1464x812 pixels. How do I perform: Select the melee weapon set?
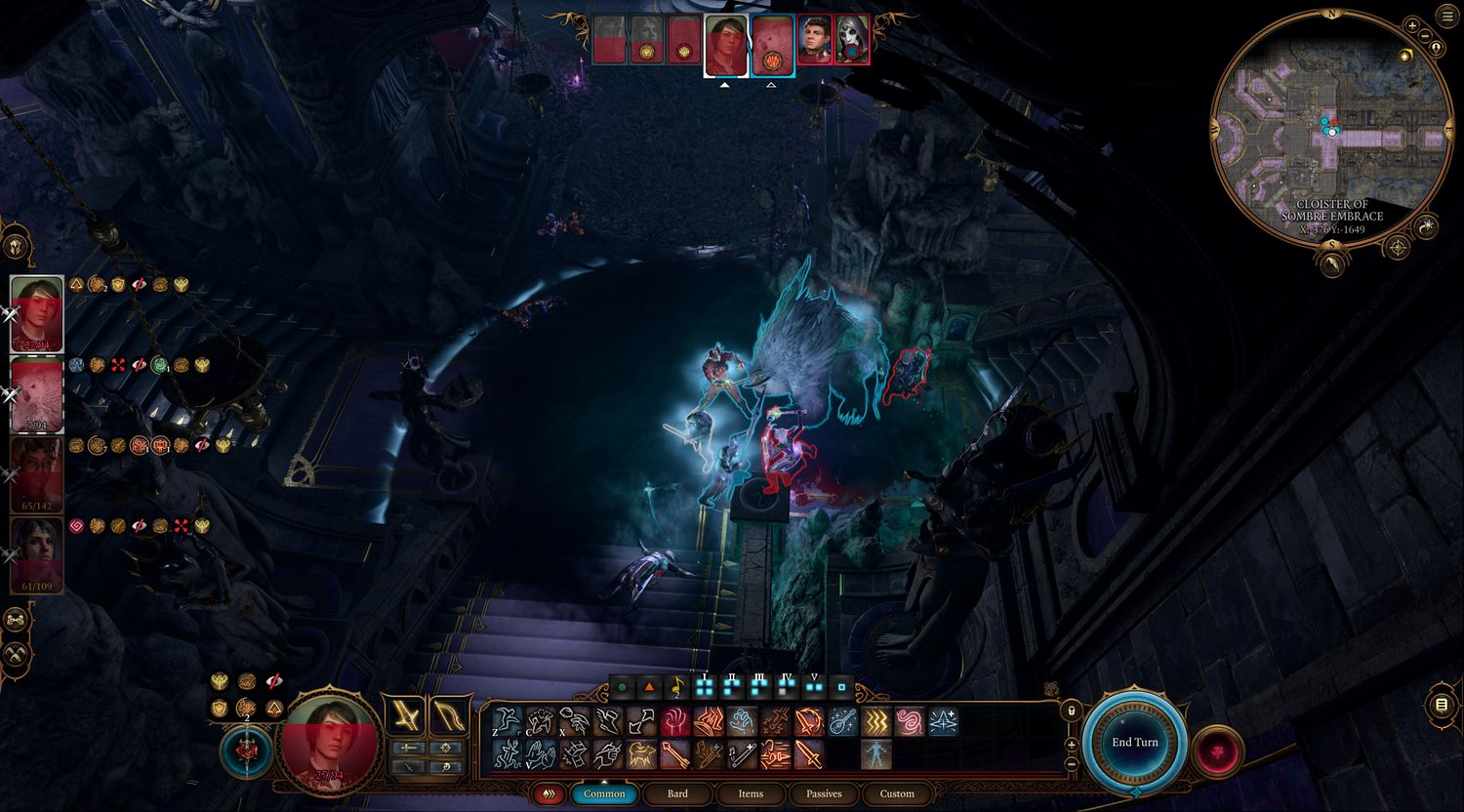405,716
